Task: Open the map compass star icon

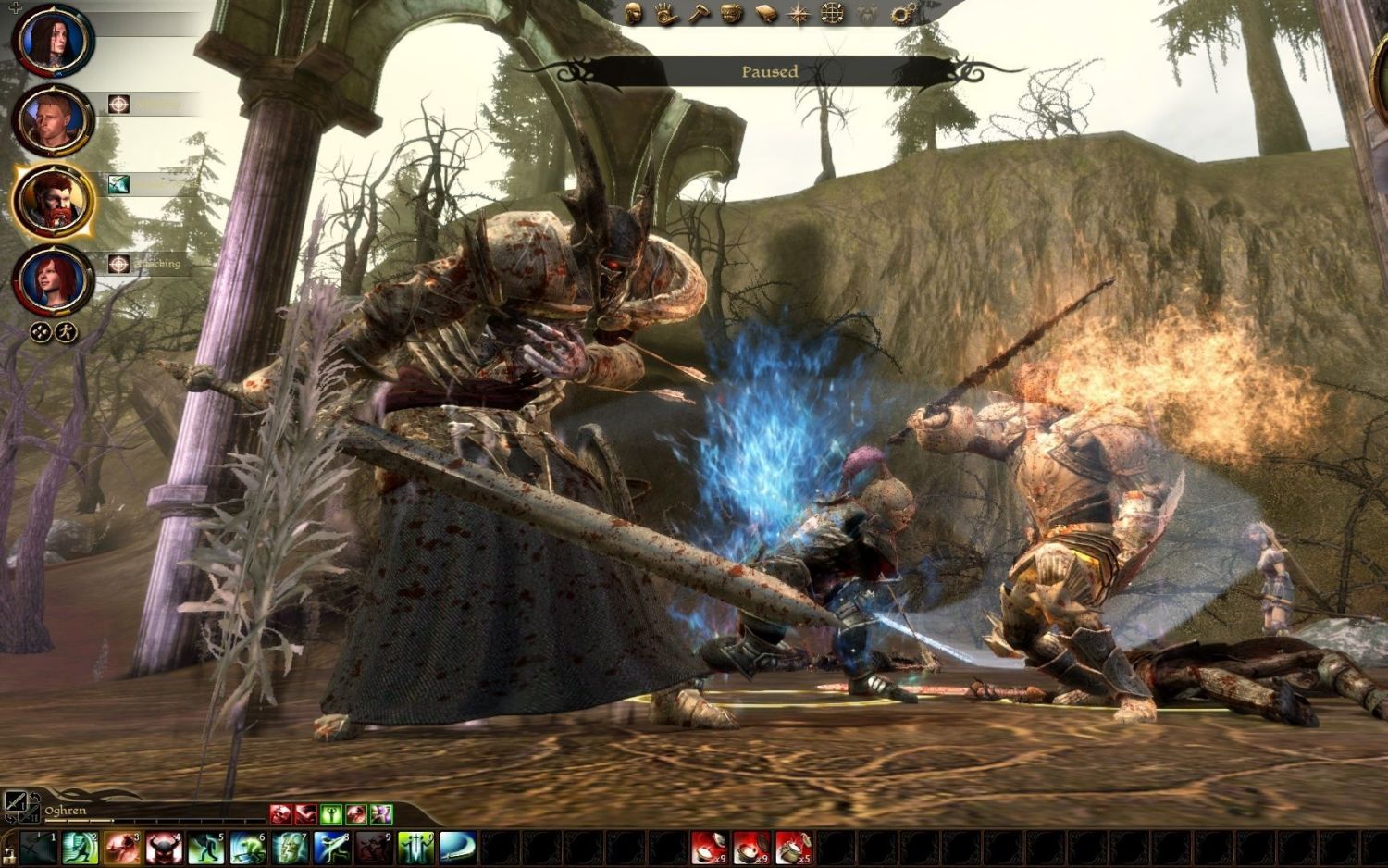Action: (799, 13)
